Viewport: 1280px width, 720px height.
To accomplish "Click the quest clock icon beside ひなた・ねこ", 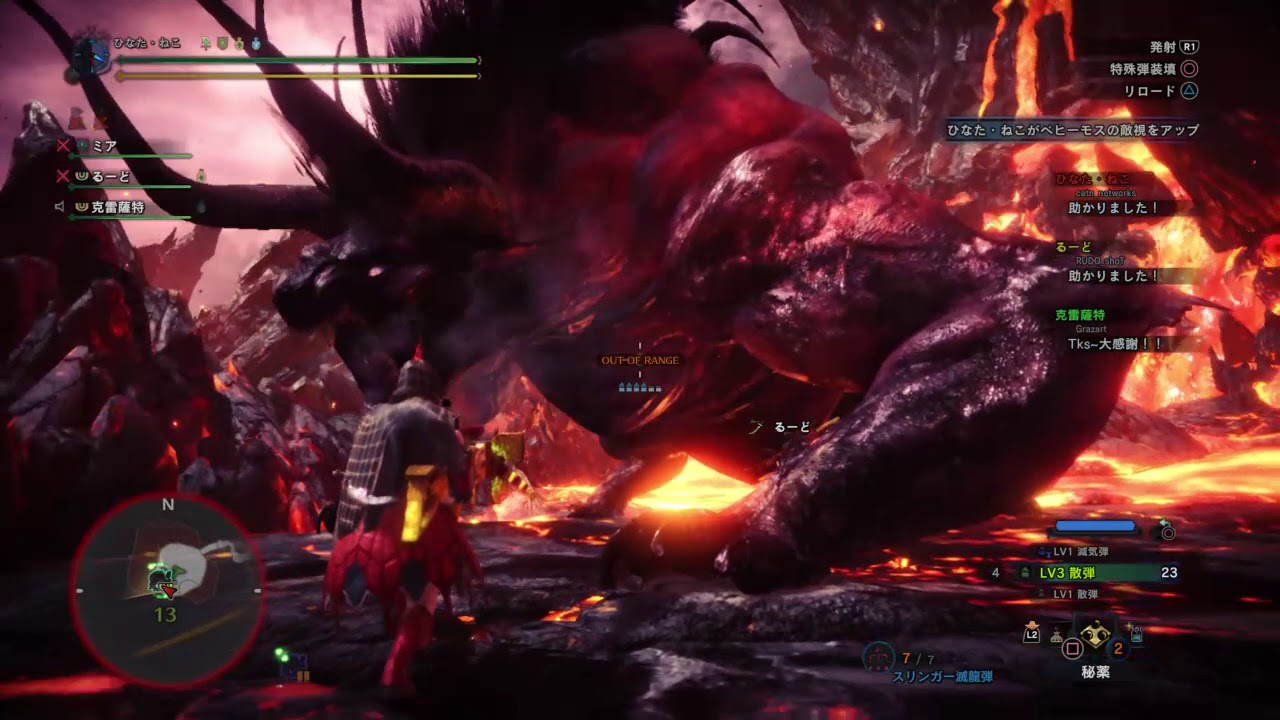I will 91,54.
